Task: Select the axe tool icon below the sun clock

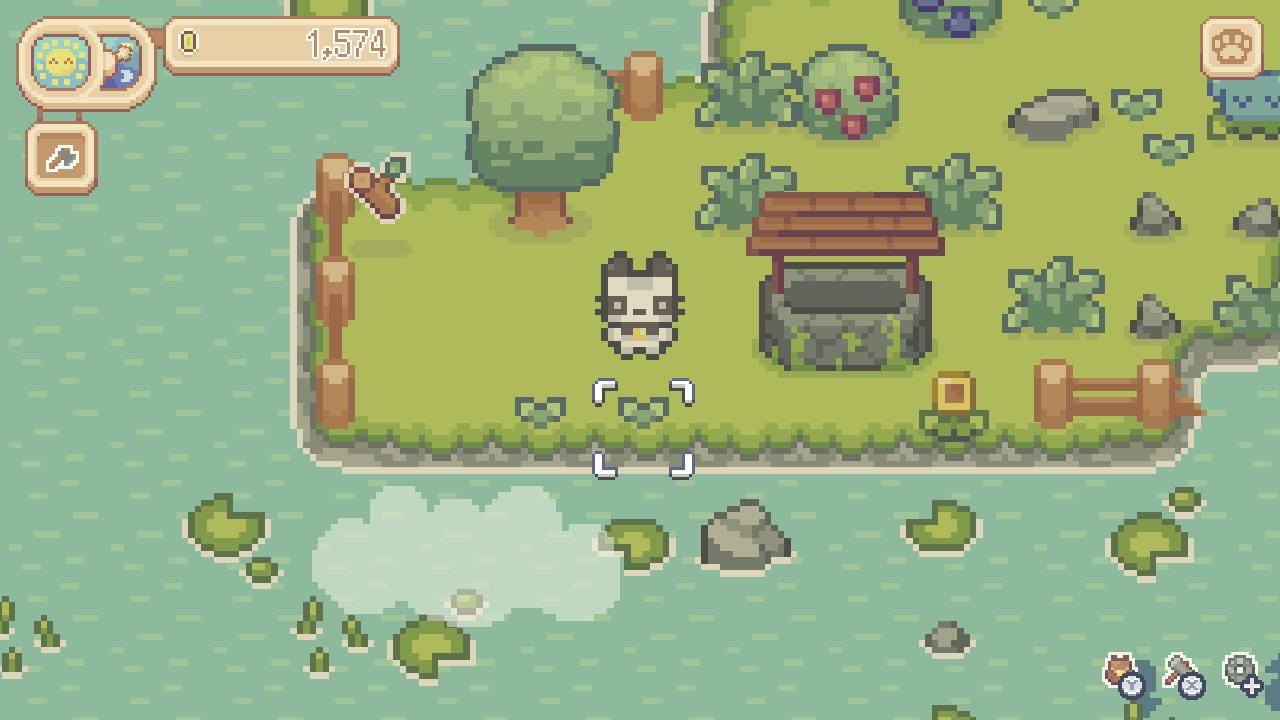Action: click(x=60, y=158)
